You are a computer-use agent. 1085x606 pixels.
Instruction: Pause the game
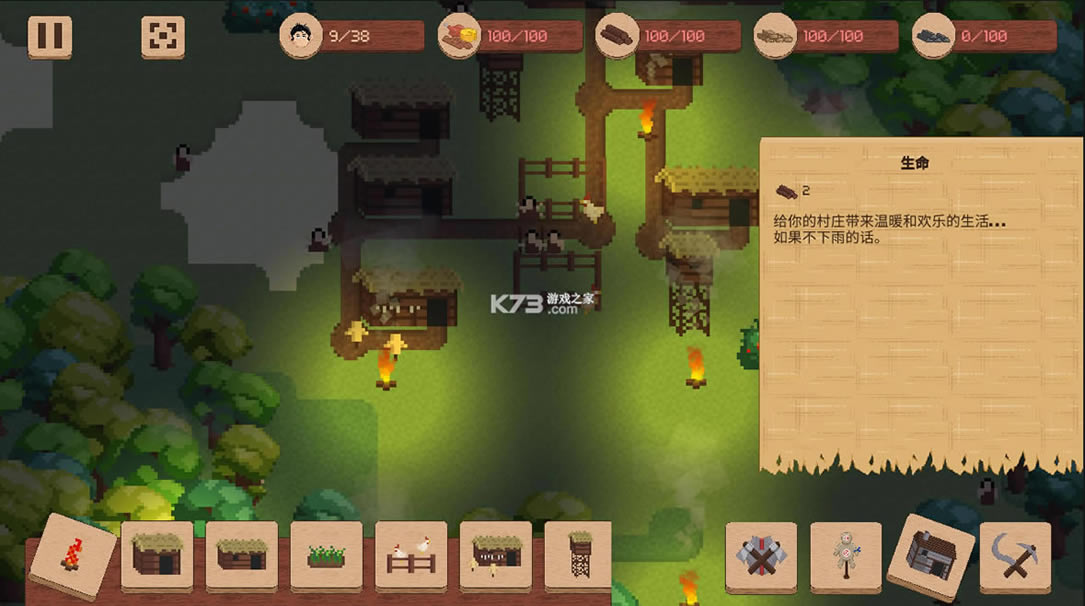49,37
